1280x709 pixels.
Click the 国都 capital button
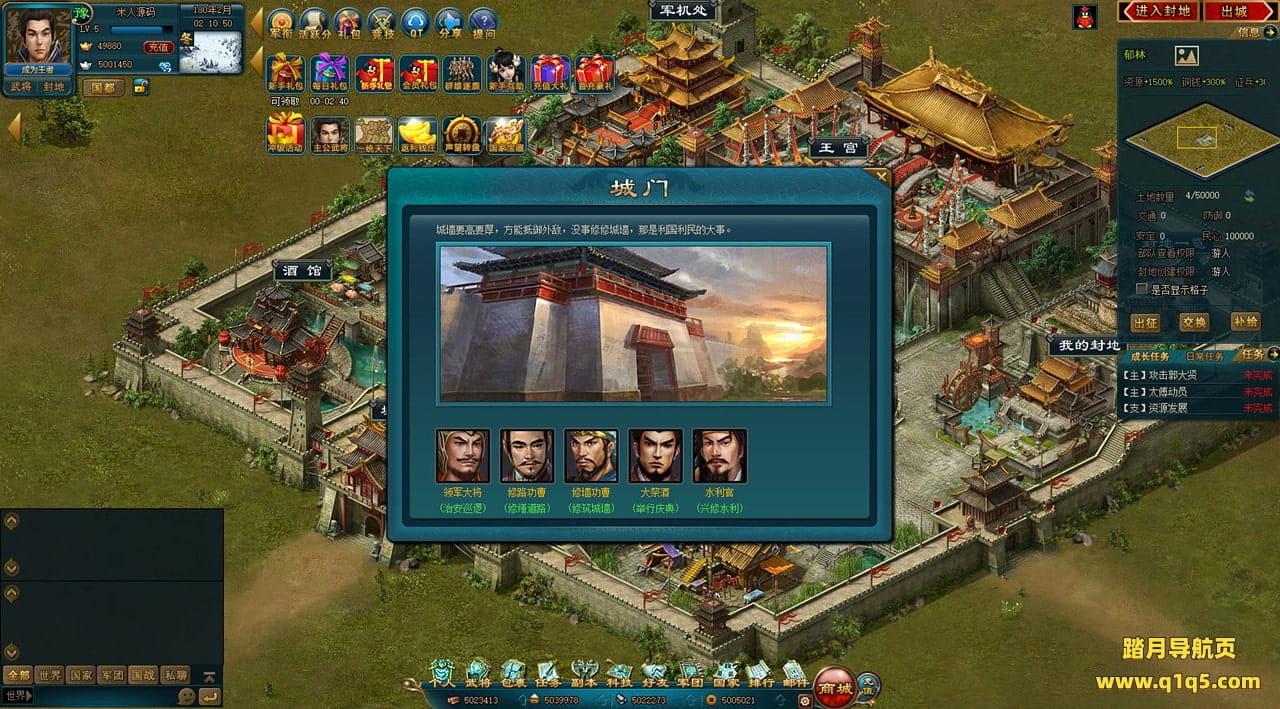104,87
